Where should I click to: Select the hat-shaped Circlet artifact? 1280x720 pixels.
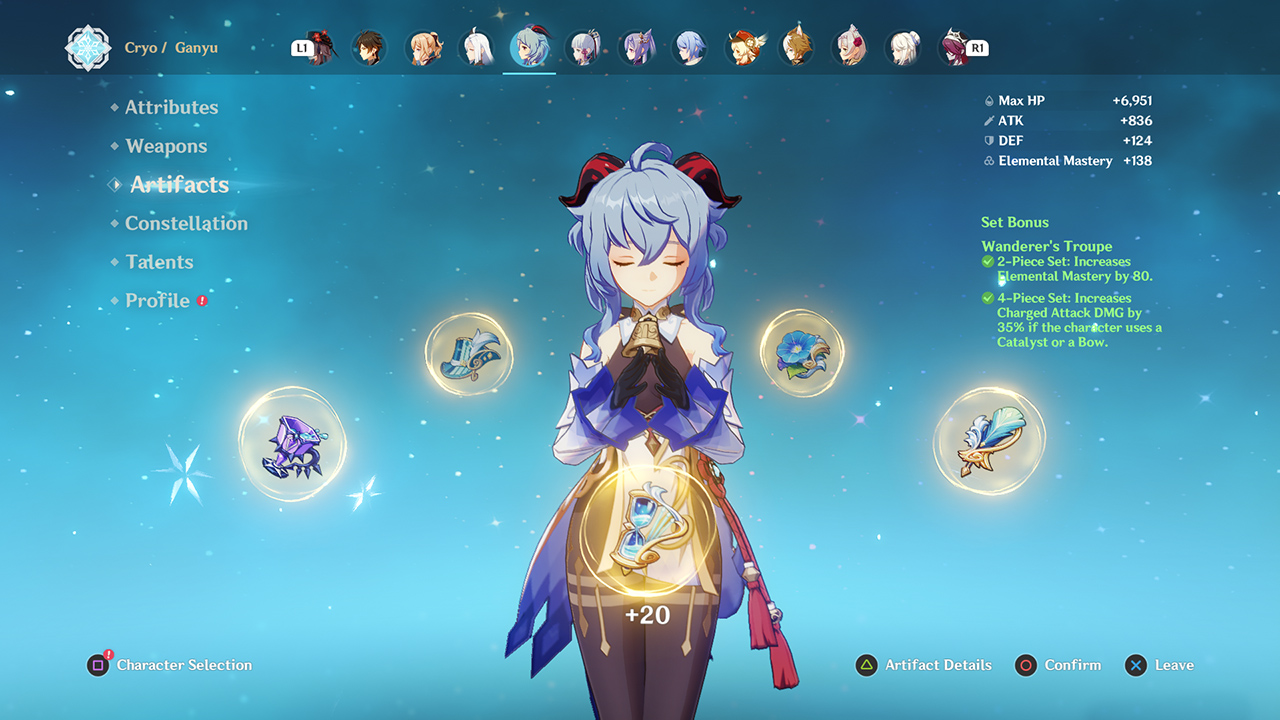click(x=469, y=355)
